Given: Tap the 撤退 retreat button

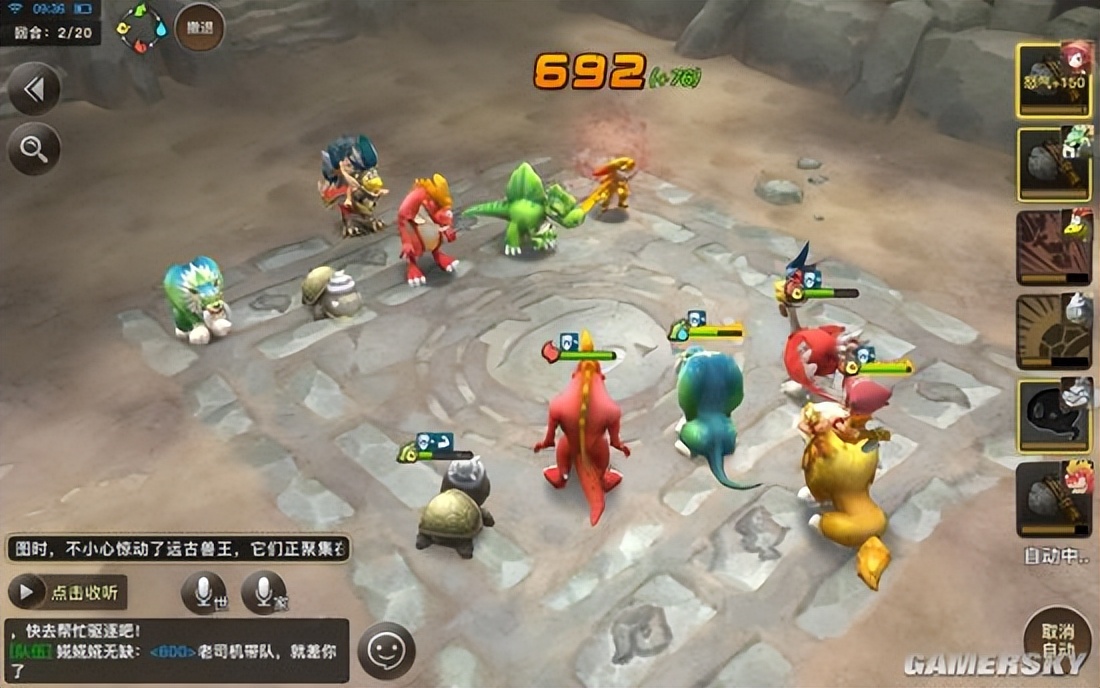Looking at the screenshot, I should coord(199,27).
